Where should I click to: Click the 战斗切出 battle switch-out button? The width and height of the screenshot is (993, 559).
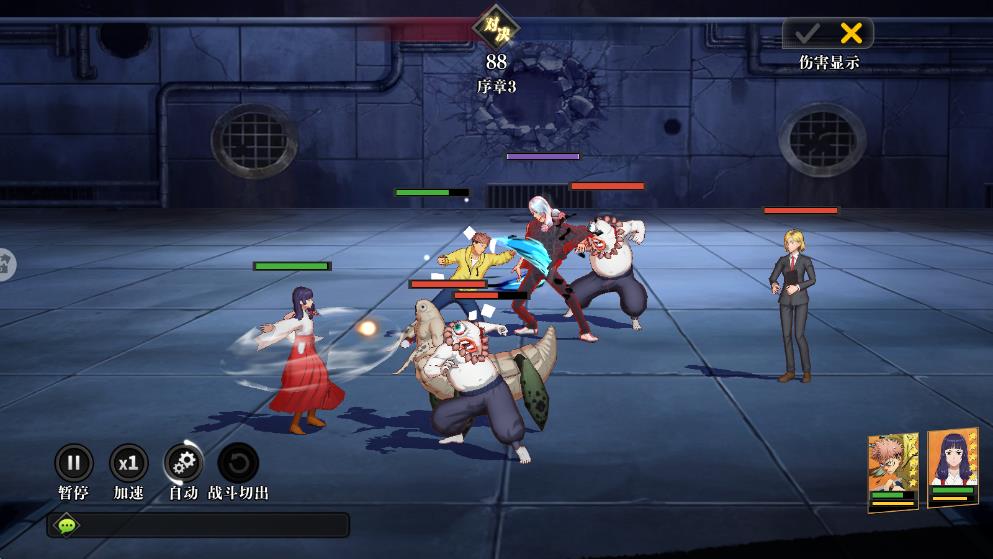point(238,463)
